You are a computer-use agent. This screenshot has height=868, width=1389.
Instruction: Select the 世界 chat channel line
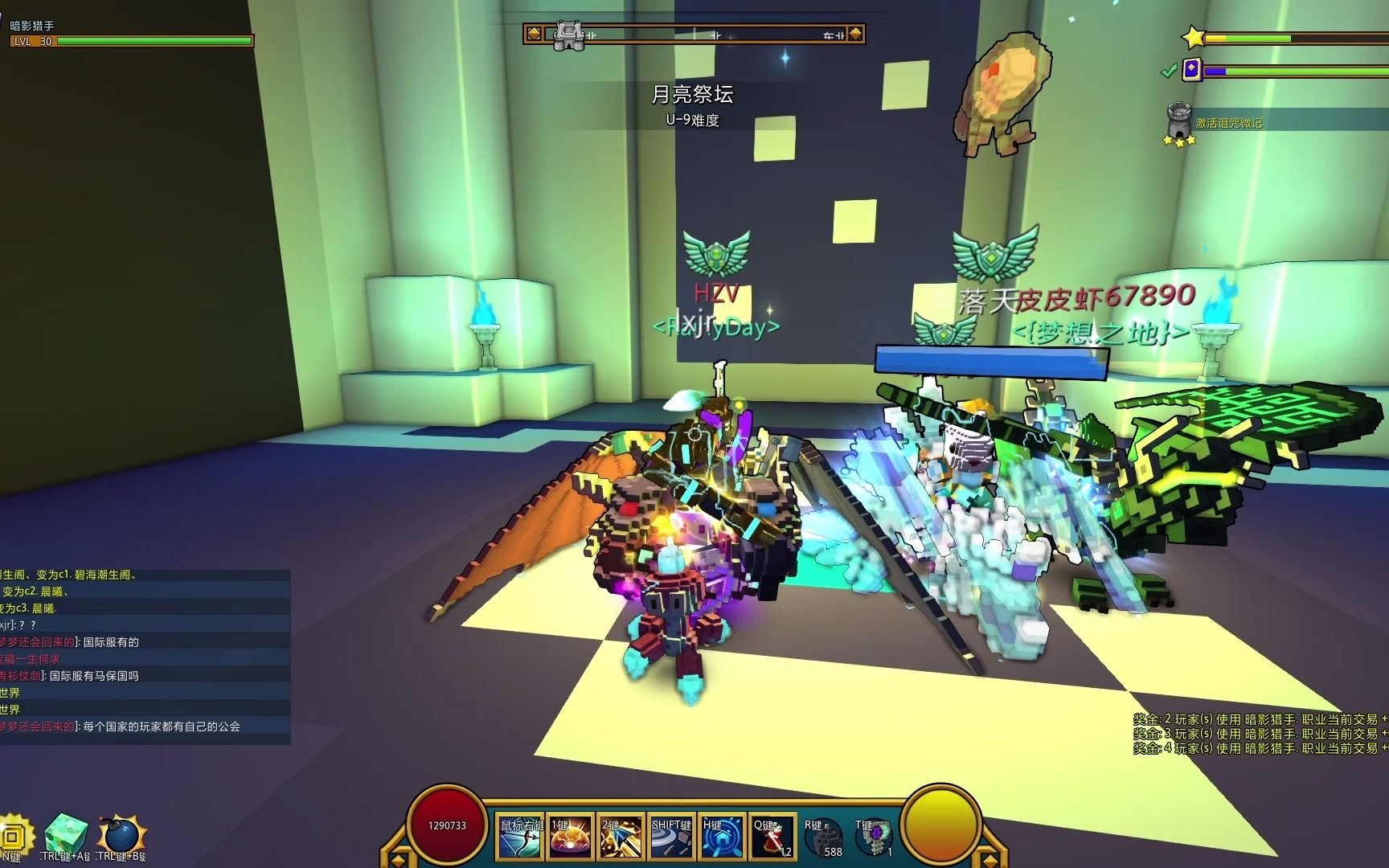click(10, 693)
